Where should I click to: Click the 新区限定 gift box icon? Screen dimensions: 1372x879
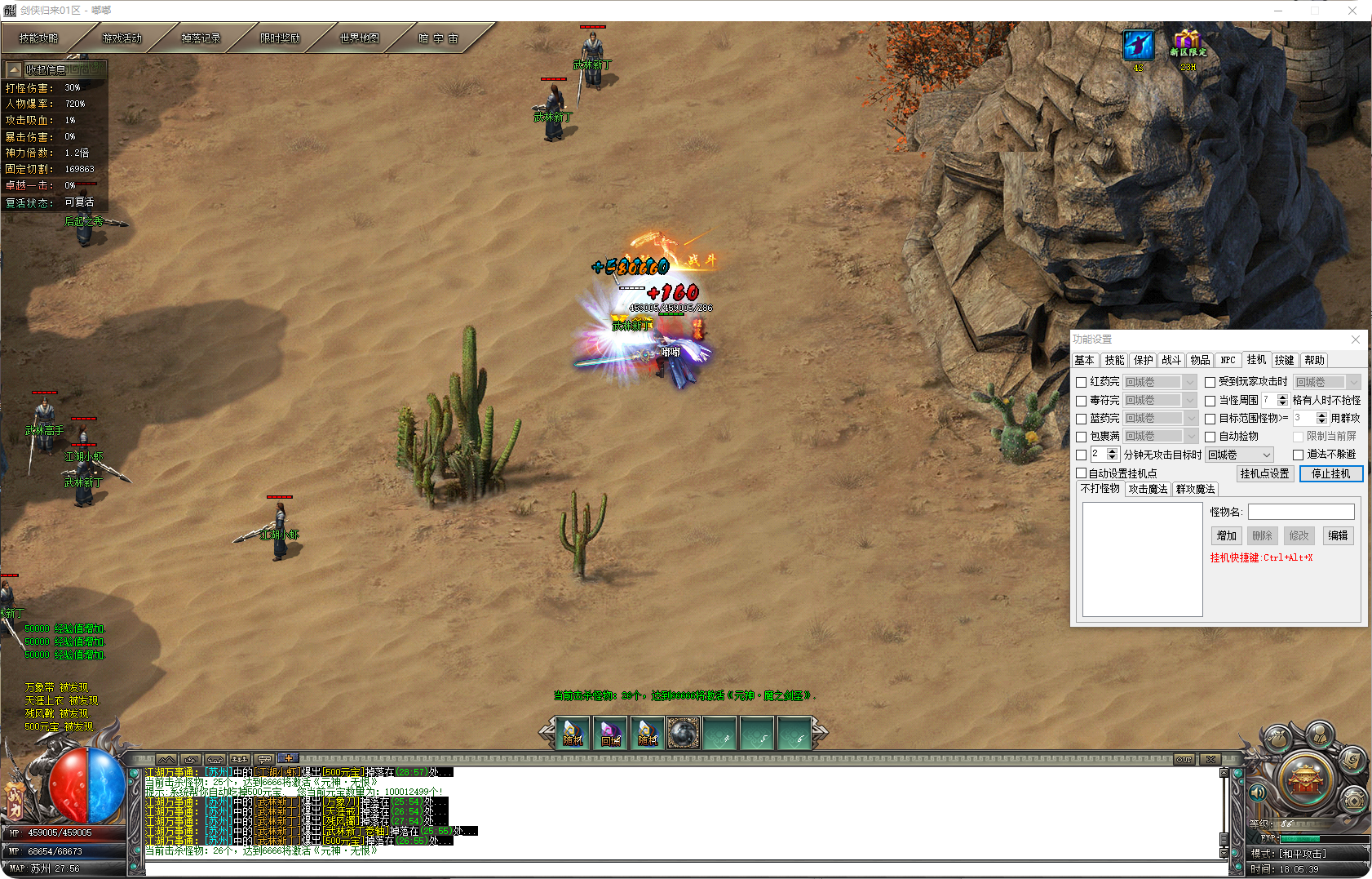click(1188, 43)
